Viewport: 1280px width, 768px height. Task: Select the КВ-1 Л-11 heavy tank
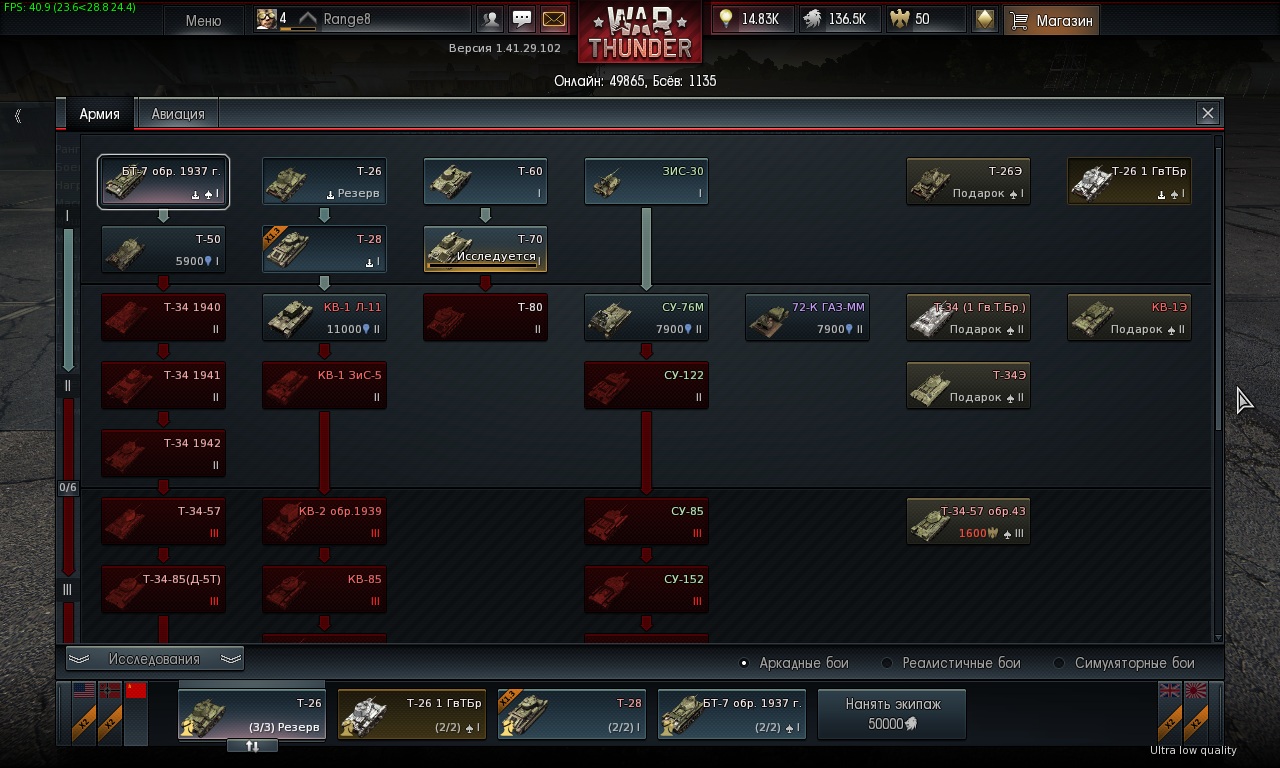coord(324,318)
